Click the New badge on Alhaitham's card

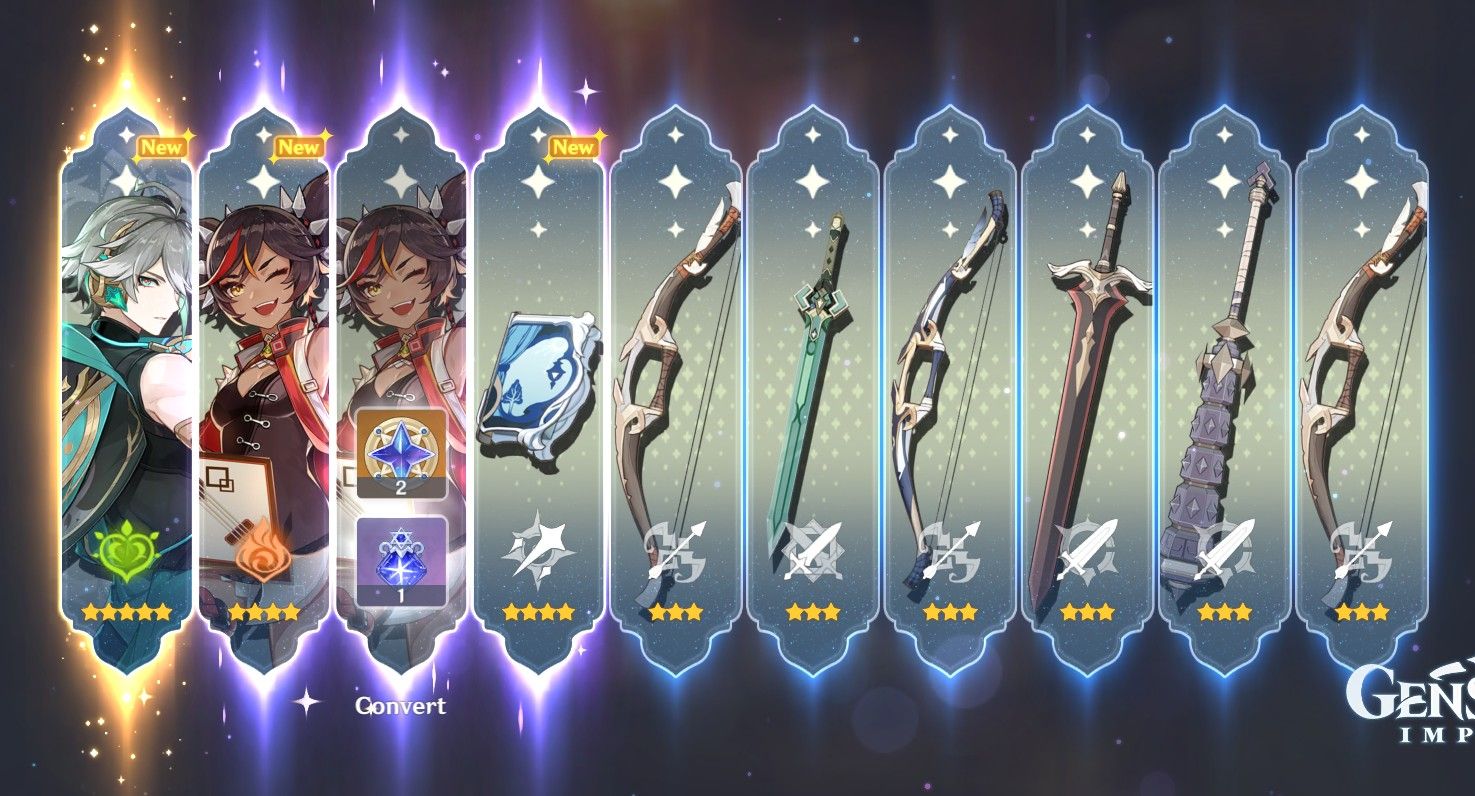click(163, 146)
